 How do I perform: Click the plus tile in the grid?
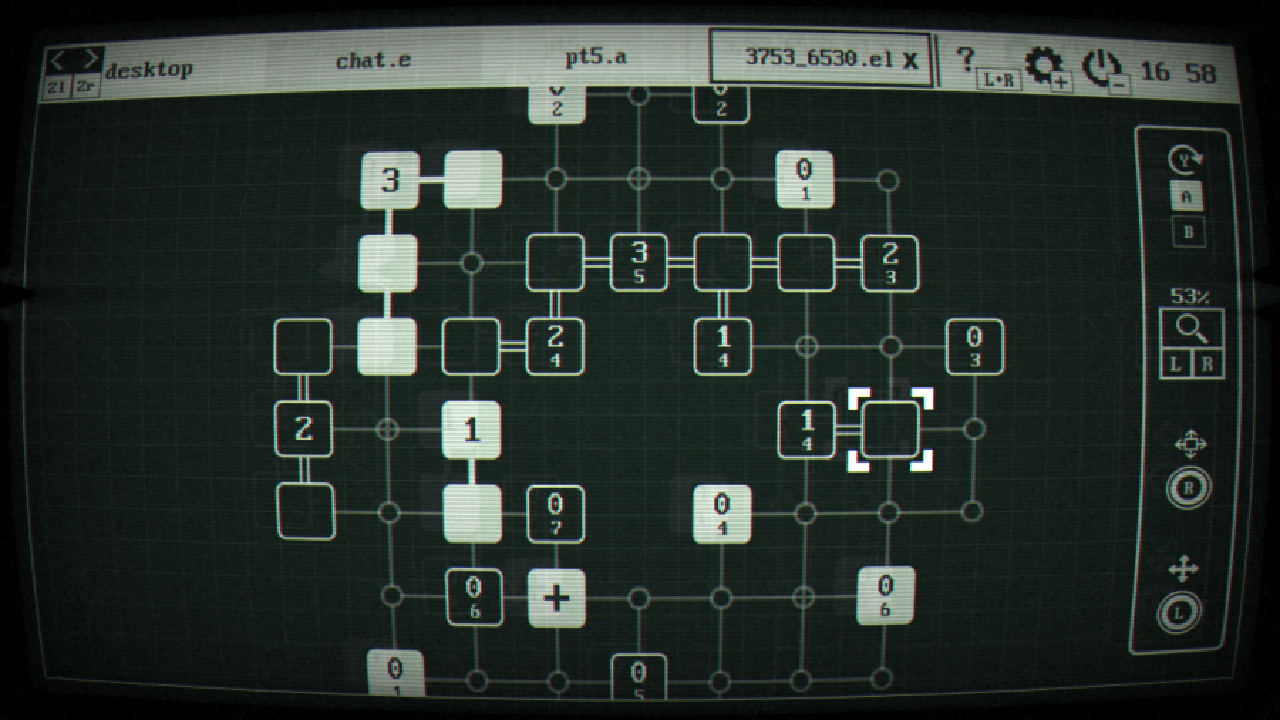click(557, 599)
